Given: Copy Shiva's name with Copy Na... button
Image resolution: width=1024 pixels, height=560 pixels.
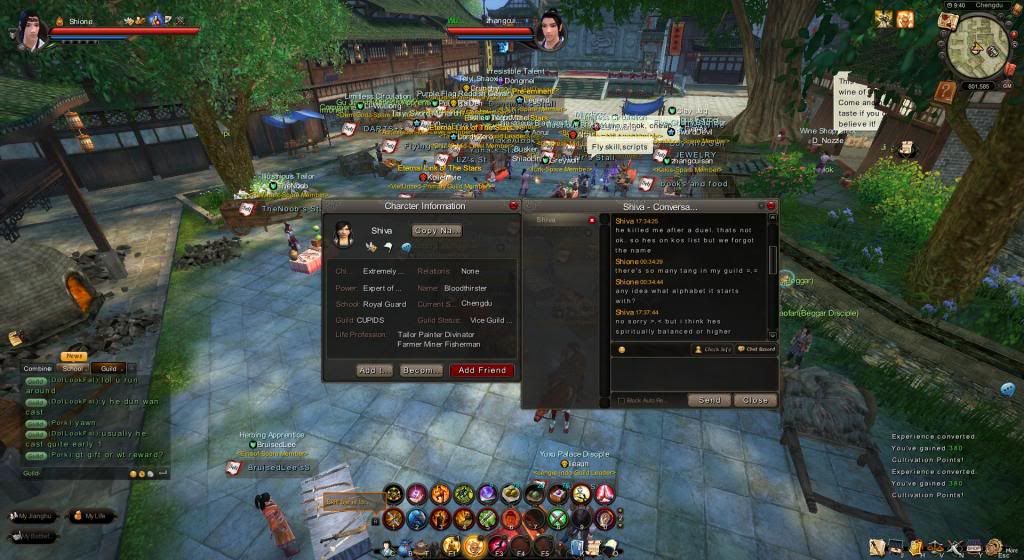Looking at the screenshot, I should coord(437,230).
